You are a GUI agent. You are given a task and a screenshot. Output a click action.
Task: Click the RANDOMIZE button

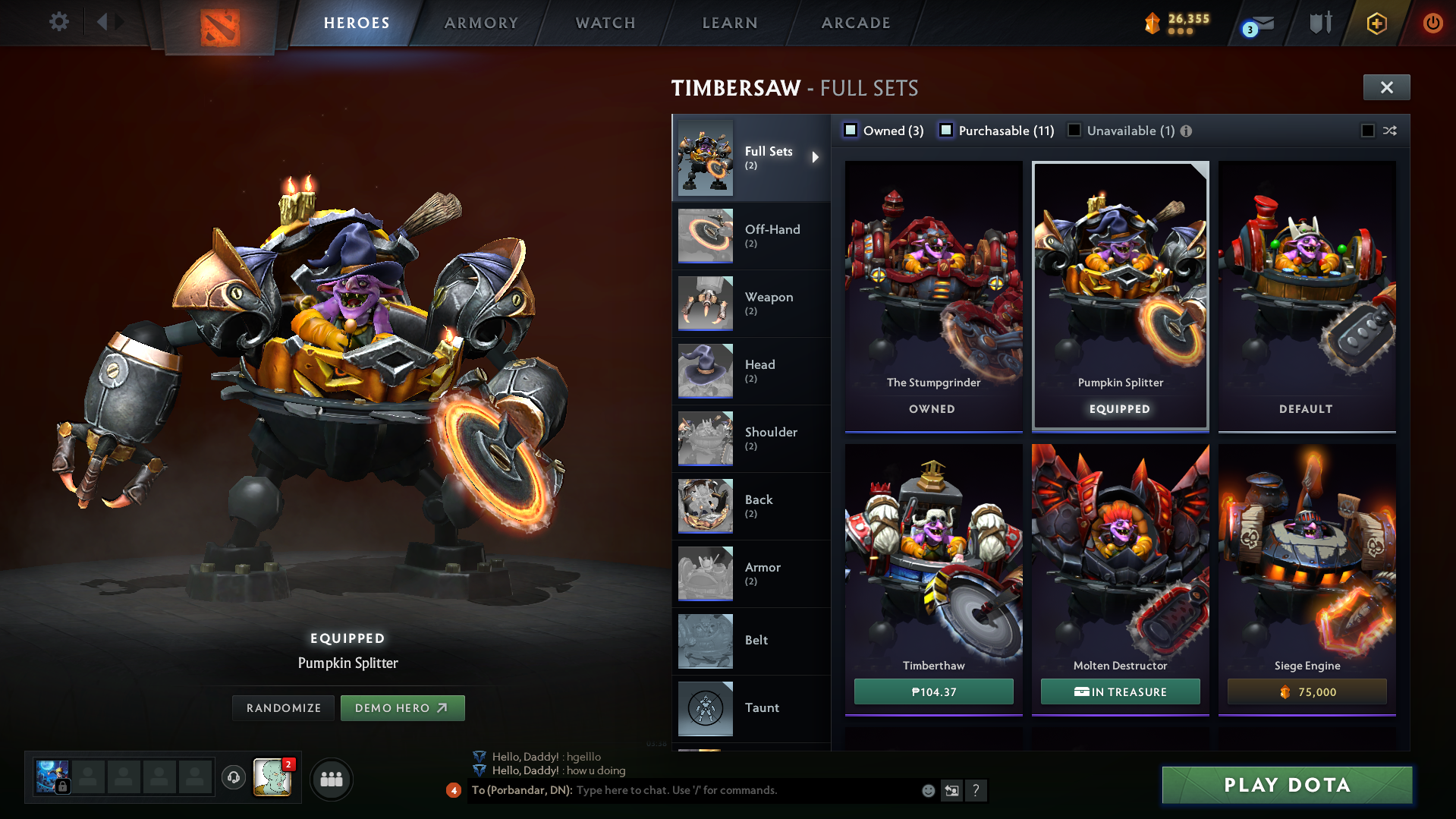283,707
